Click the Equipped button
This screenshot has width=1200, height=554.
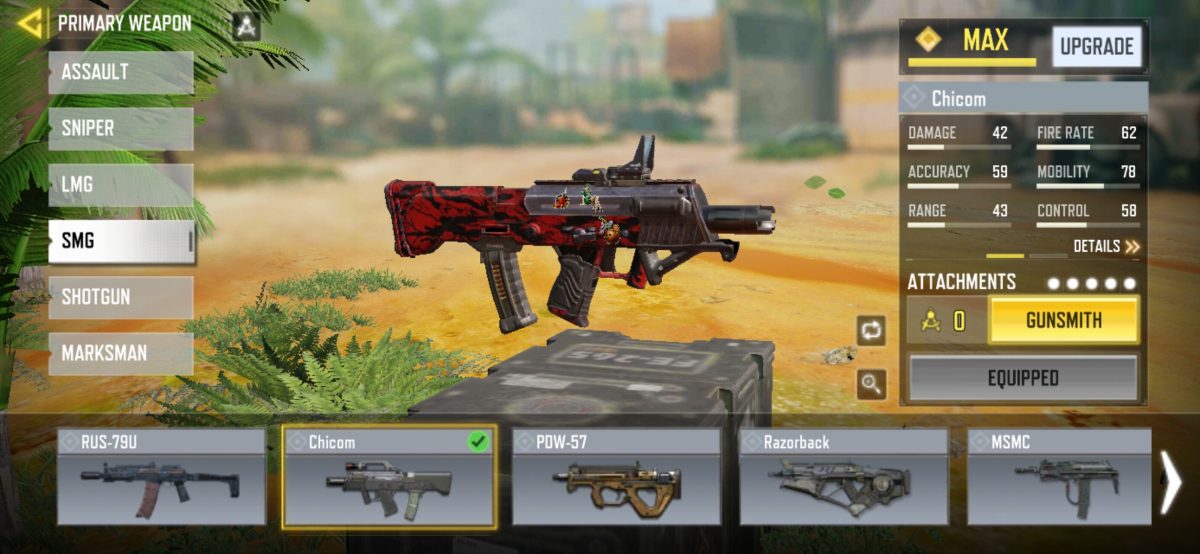point(1022,379)
